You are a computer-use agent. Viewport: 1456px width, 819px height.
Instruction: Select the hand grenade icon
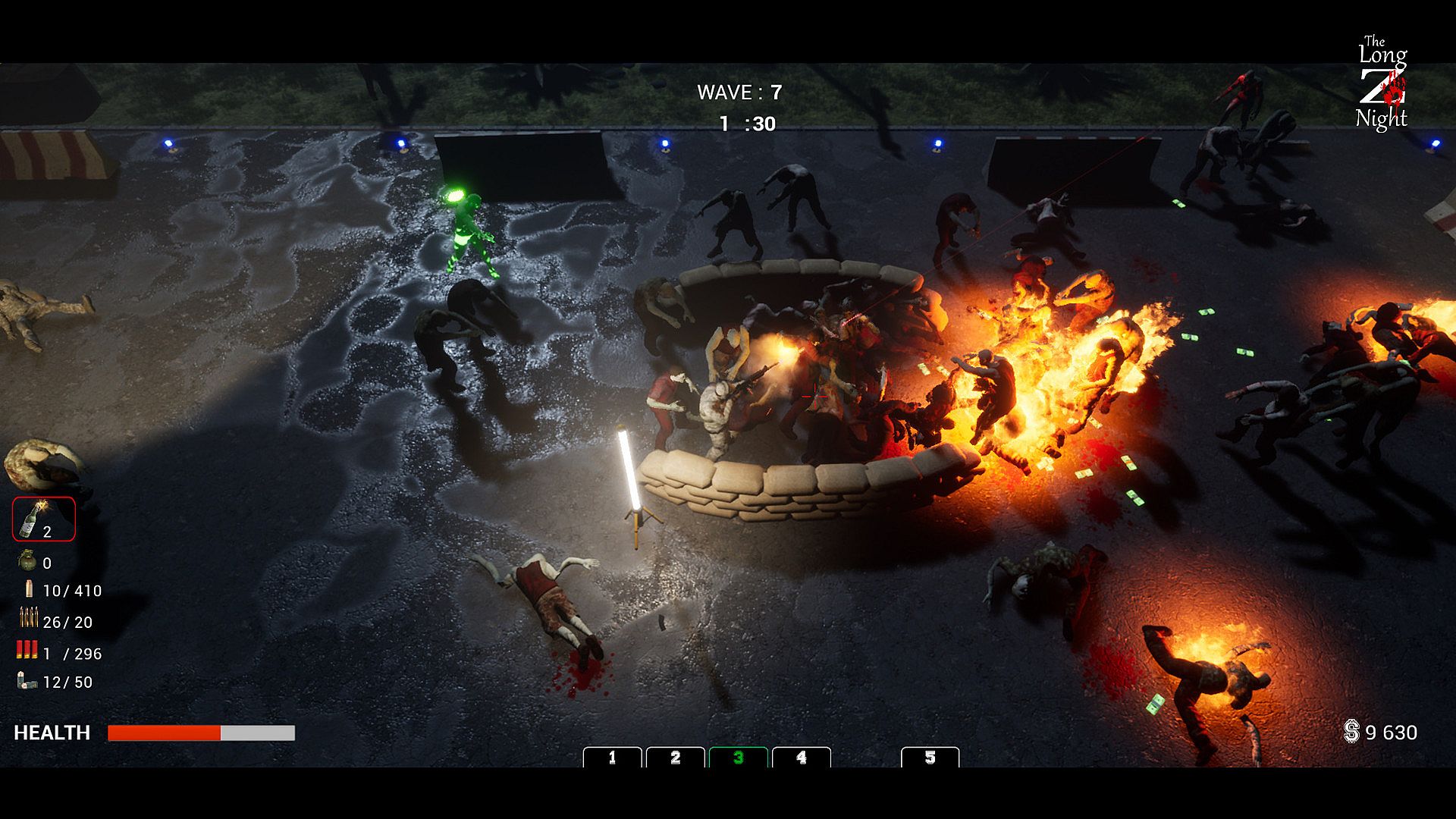click(27, 561)
